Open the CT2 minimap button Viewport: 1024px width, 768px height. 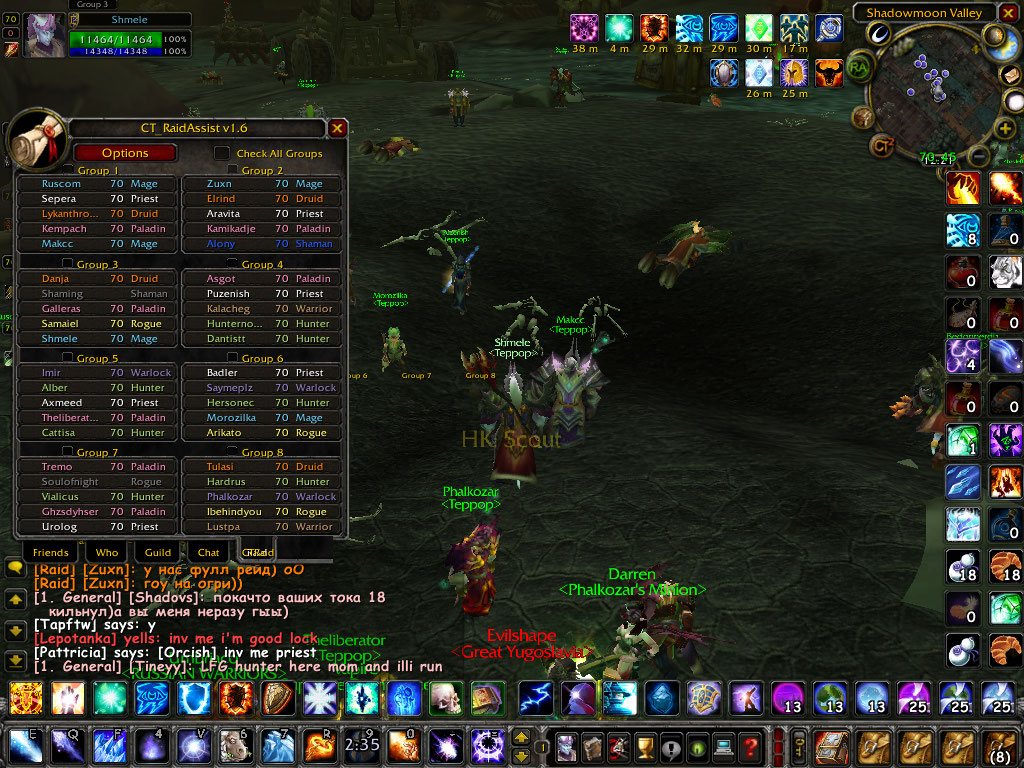pyautogui.click(x=882, y=147)
